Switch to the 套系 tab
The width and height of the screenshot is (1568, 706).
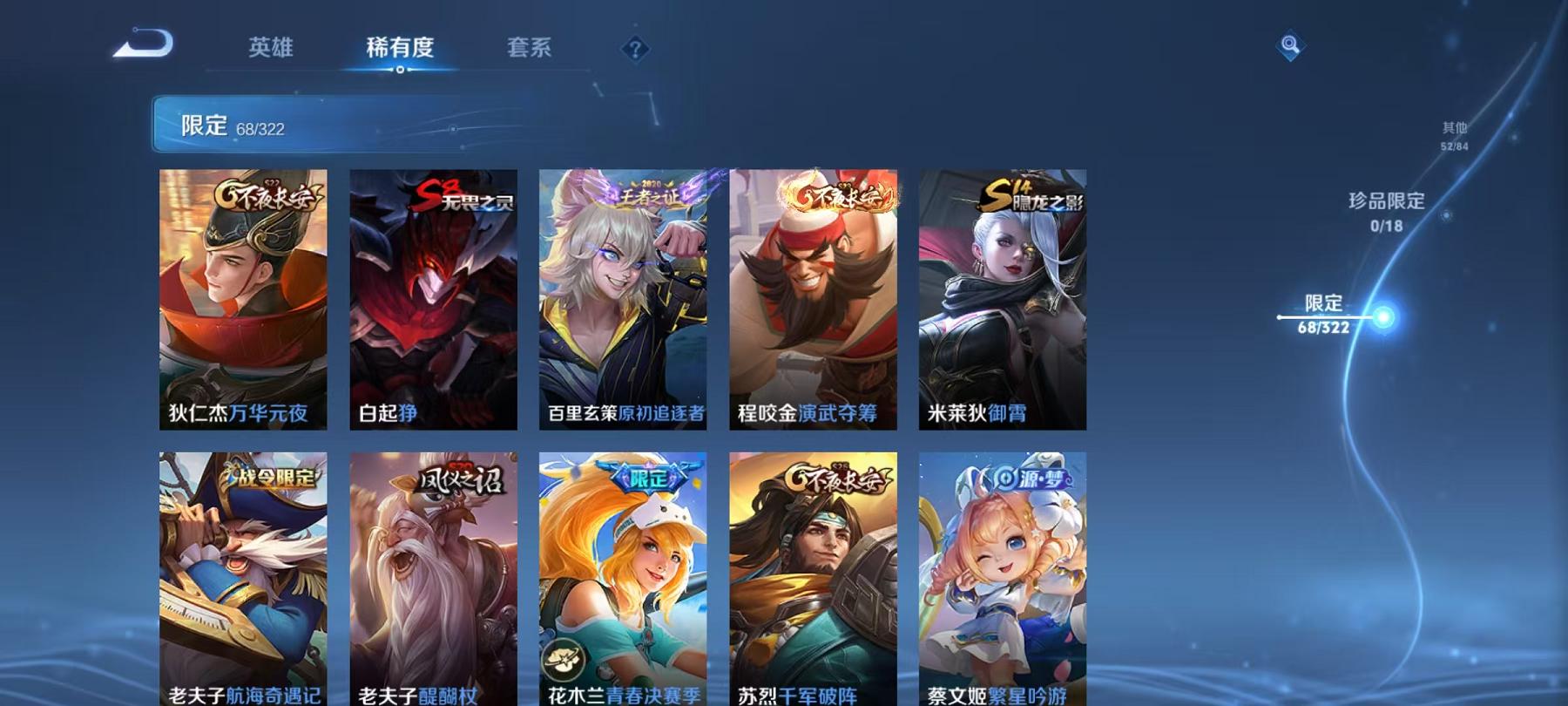[527, 50]
